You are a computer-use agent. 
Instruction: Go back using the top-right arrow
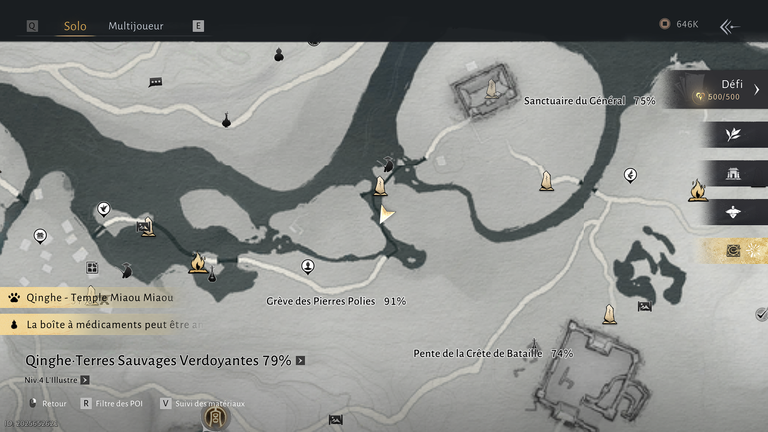tap(730, 26)
